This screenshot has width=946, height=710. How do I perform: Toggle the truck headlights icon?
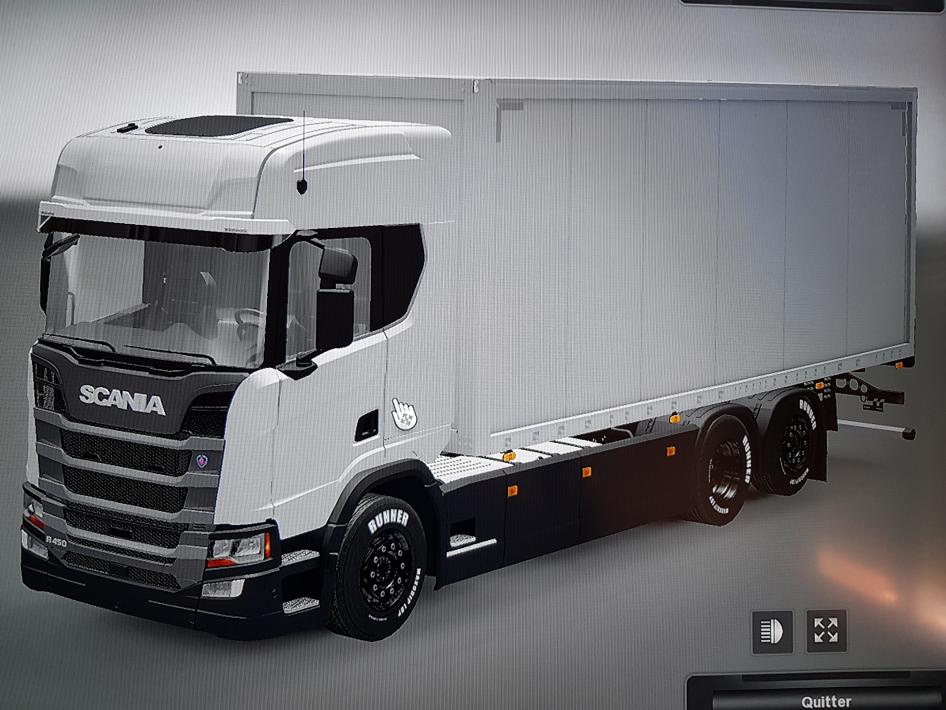pyautogui.click(x=773, y=632)
